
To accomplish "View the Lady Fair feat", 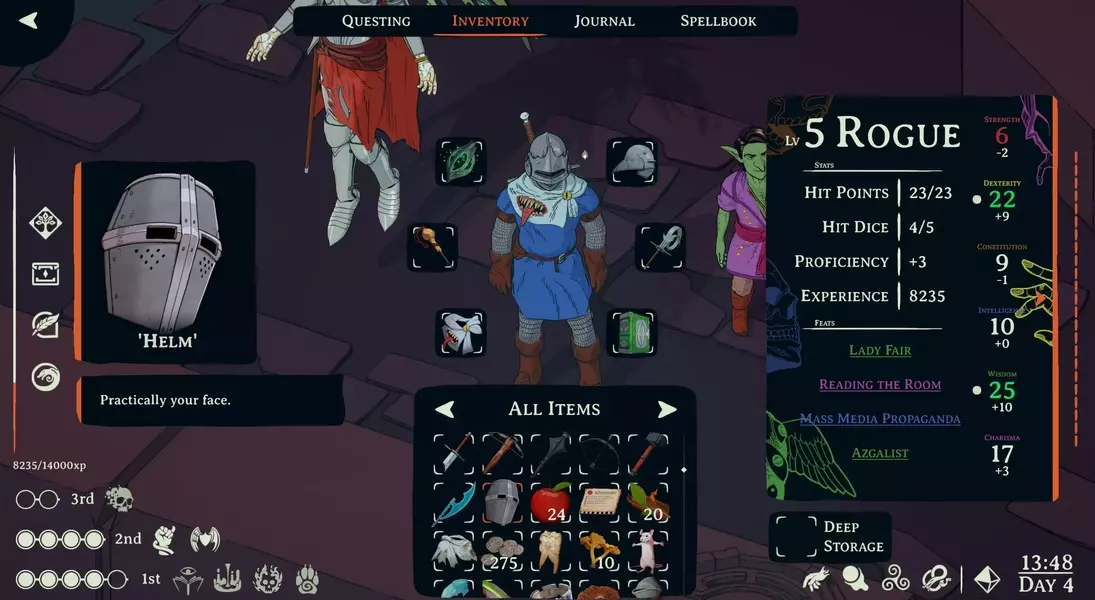I will (880, 351).
